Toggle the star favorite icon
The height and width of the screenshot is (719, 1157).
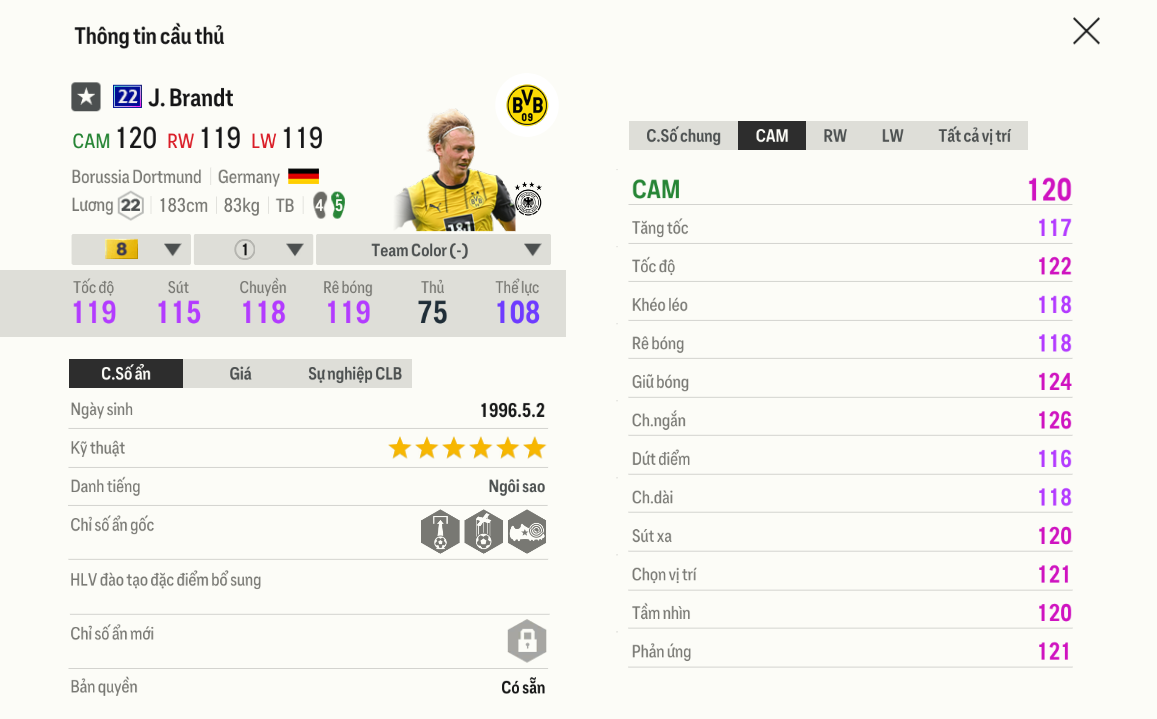(86, 97)
